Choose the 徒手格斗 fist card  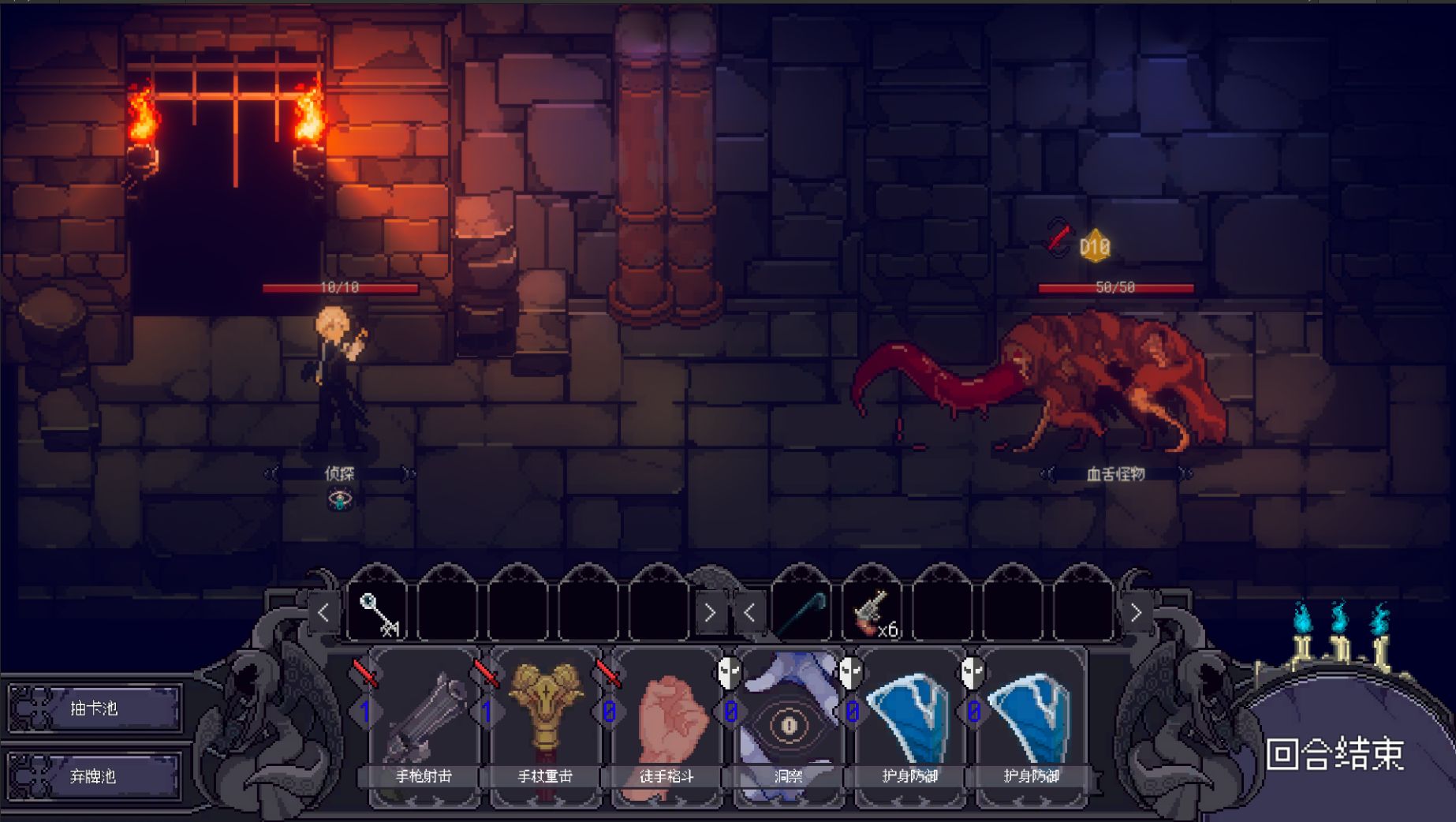coord(667,726)
